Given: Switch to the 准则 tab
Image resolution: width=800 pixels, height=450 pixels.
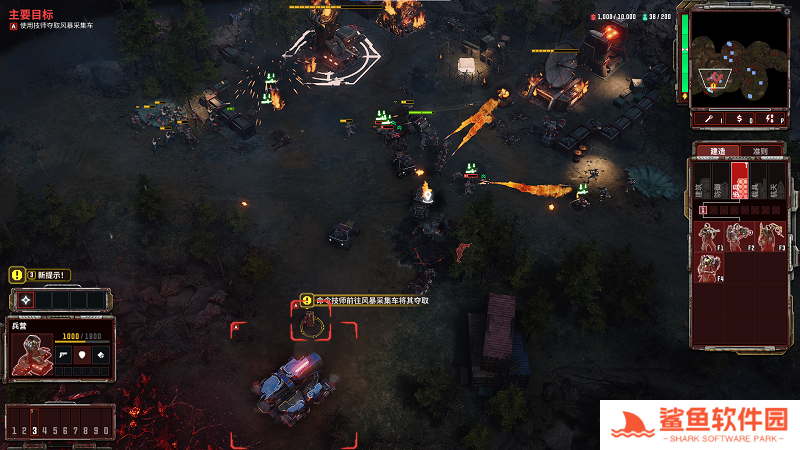Looking at the screenshot, I should click(760, 151).
